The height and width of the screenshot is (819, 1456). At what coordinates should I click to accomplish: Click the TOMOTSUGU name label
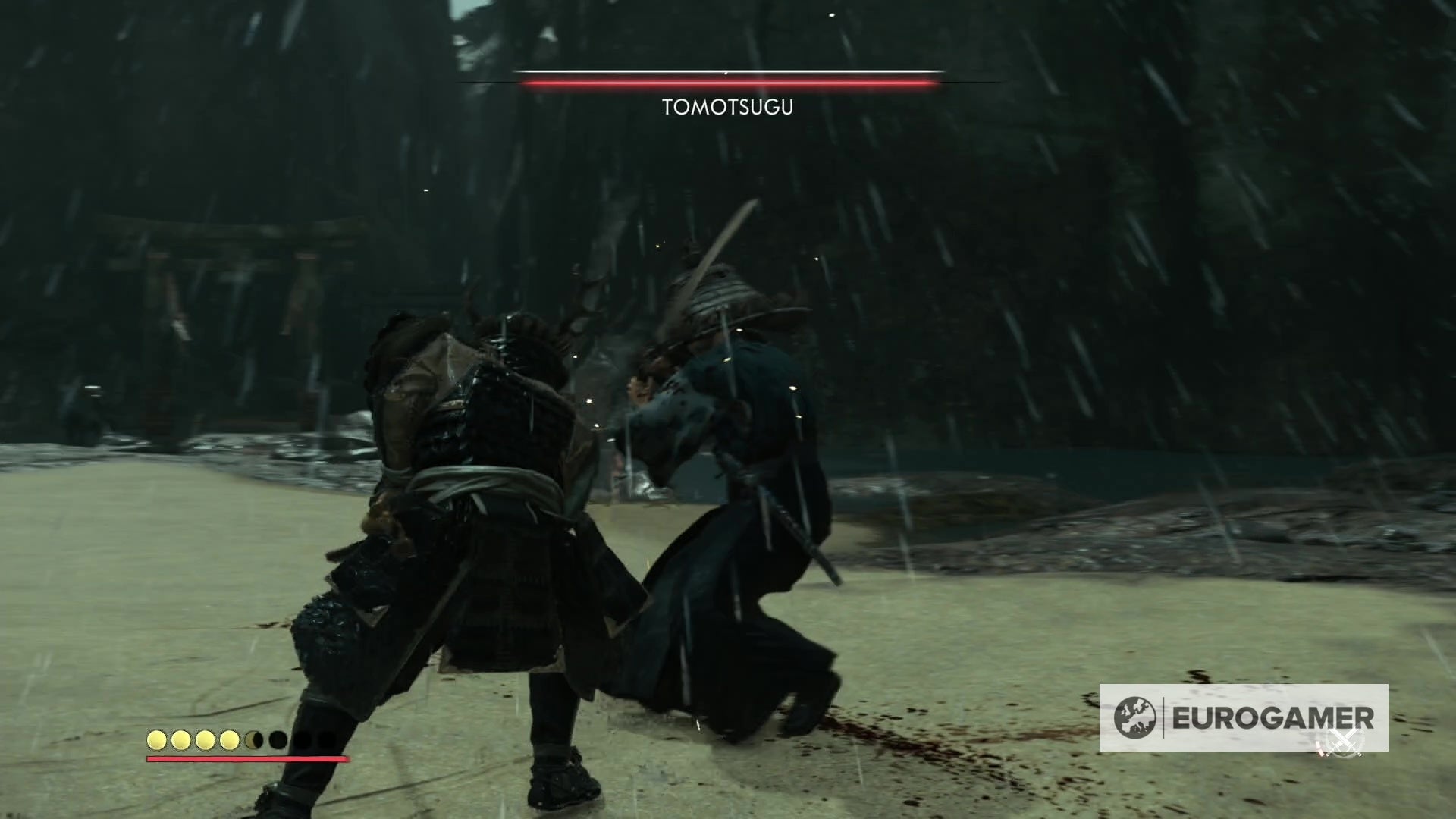click(727, 107)
